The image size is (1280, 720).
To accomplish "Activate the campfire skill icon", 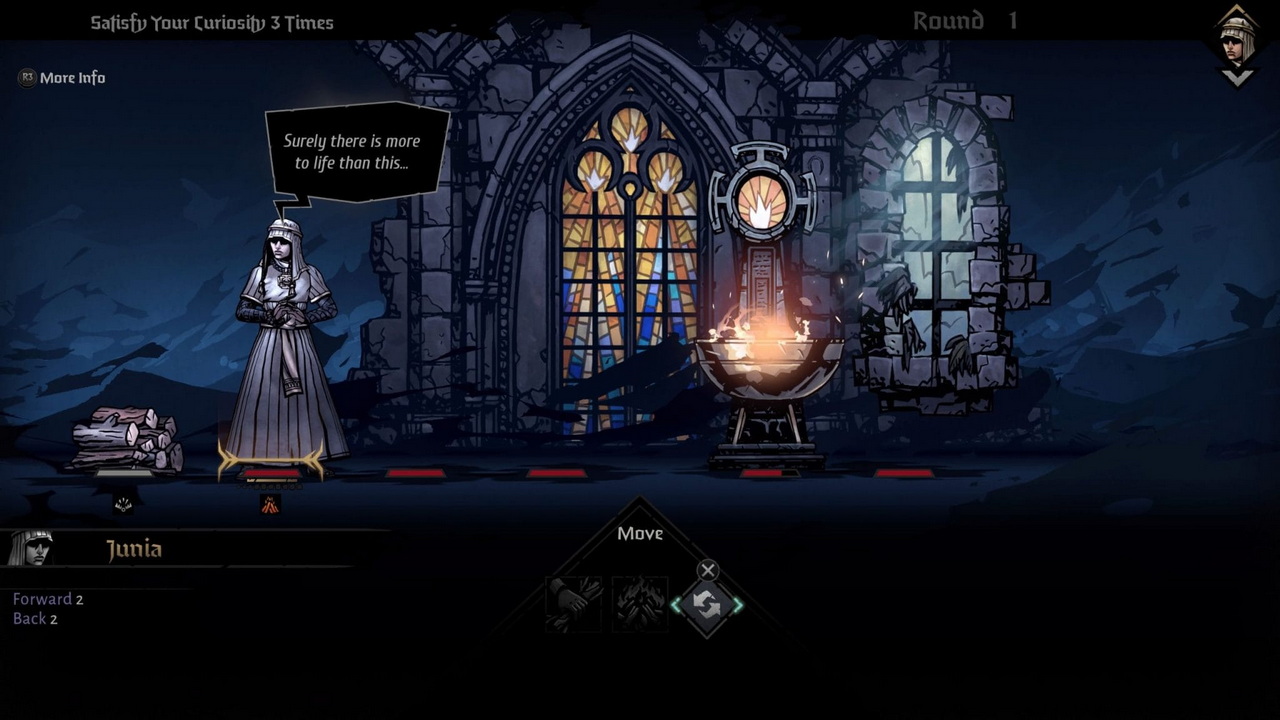I will [x=640, y=604].
